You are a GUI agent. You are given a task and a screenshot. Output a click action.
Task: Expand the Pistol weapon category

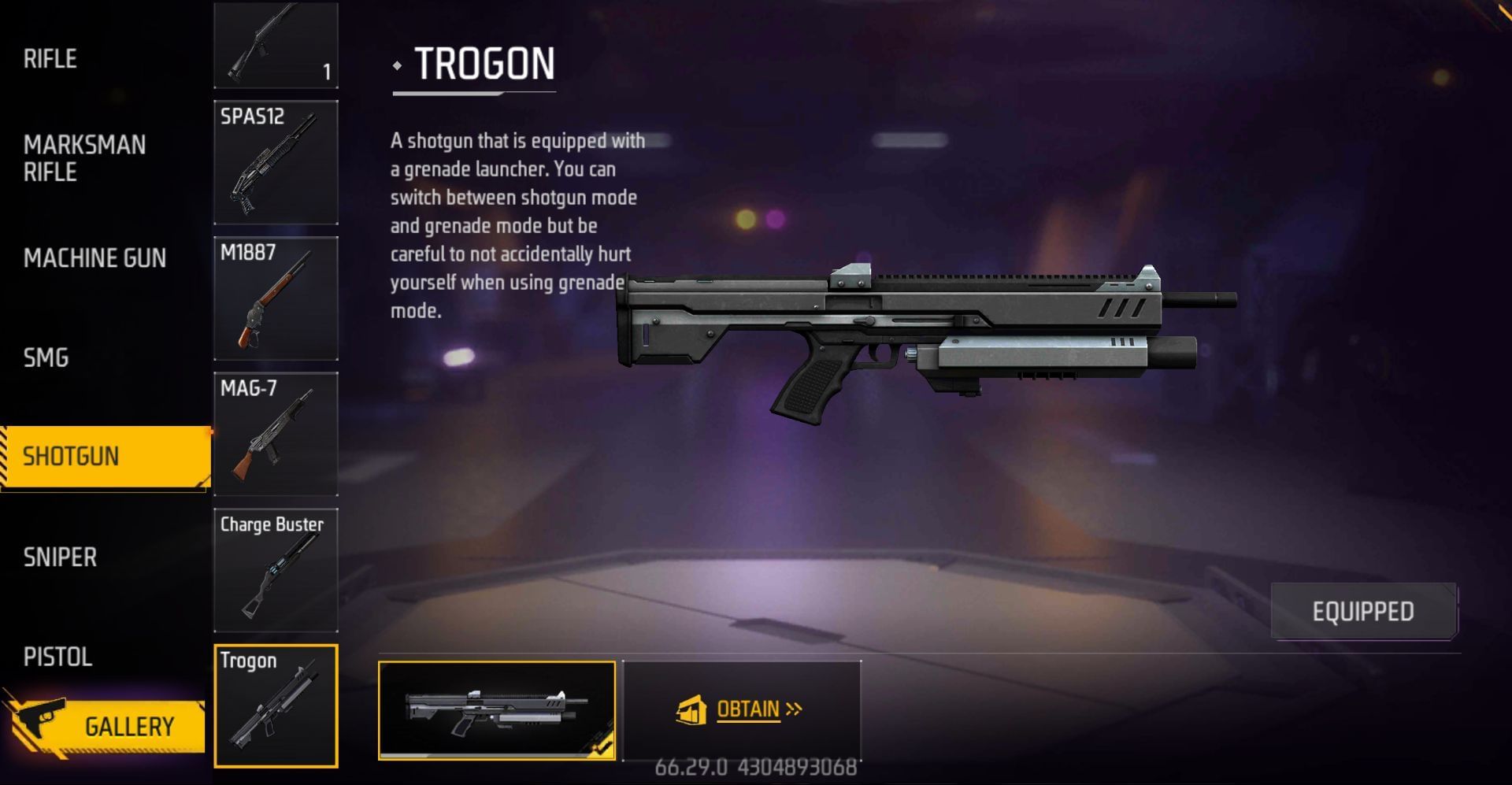pyautogui.click(x=57, y=657)
